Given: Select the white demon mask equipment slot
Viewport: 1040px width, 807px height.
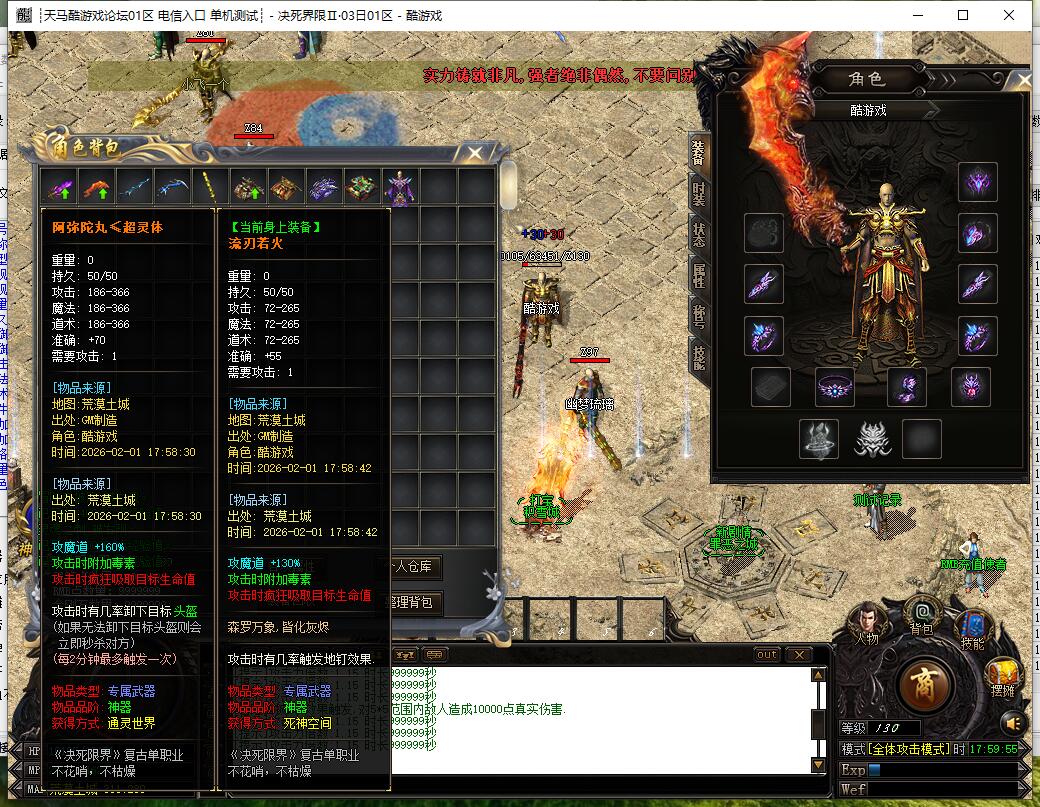Looking at the screenshot, I should (x=872, y=438).
